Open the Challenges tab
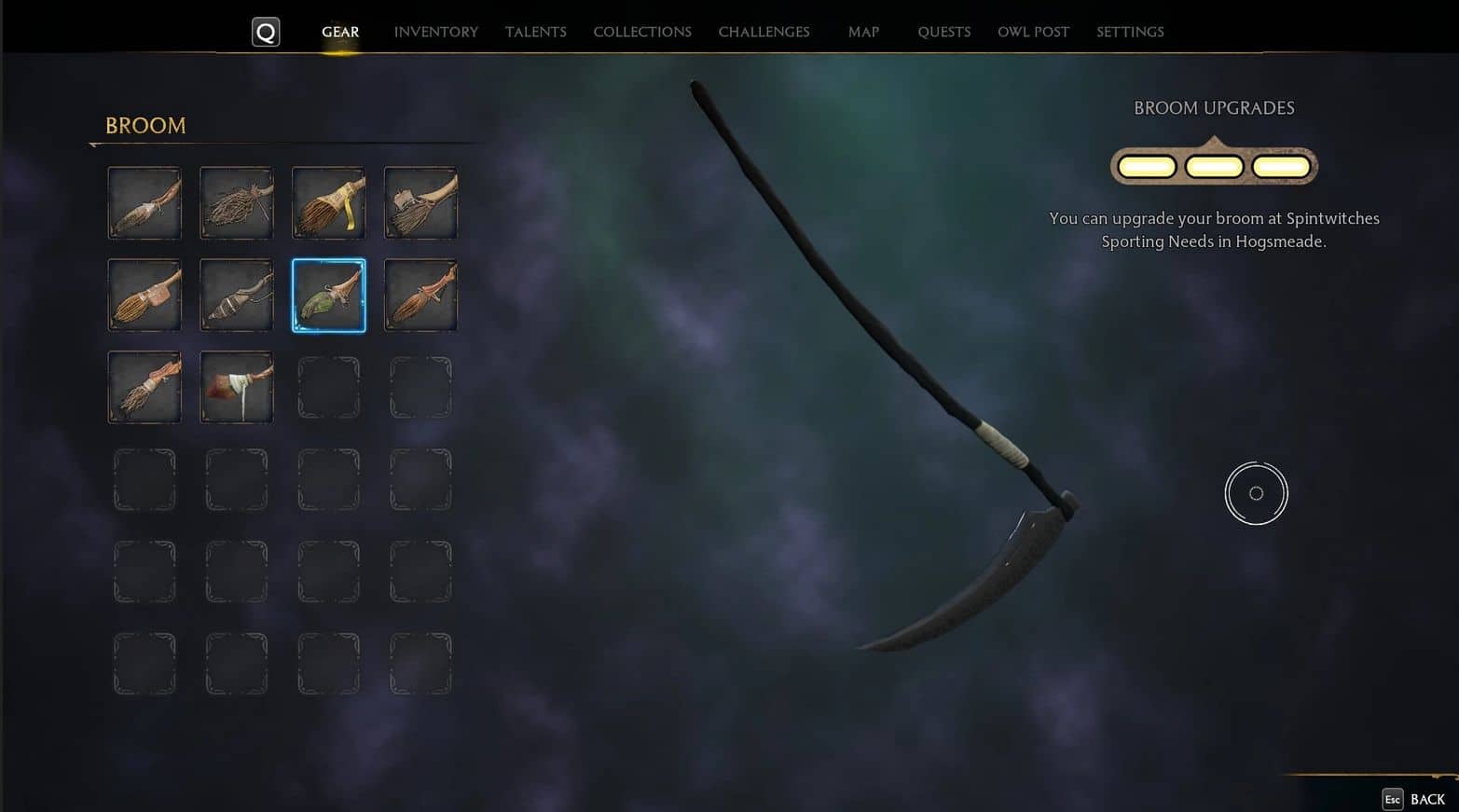The height and width of the screenshot is (812, 1459). tap(764, 32)
